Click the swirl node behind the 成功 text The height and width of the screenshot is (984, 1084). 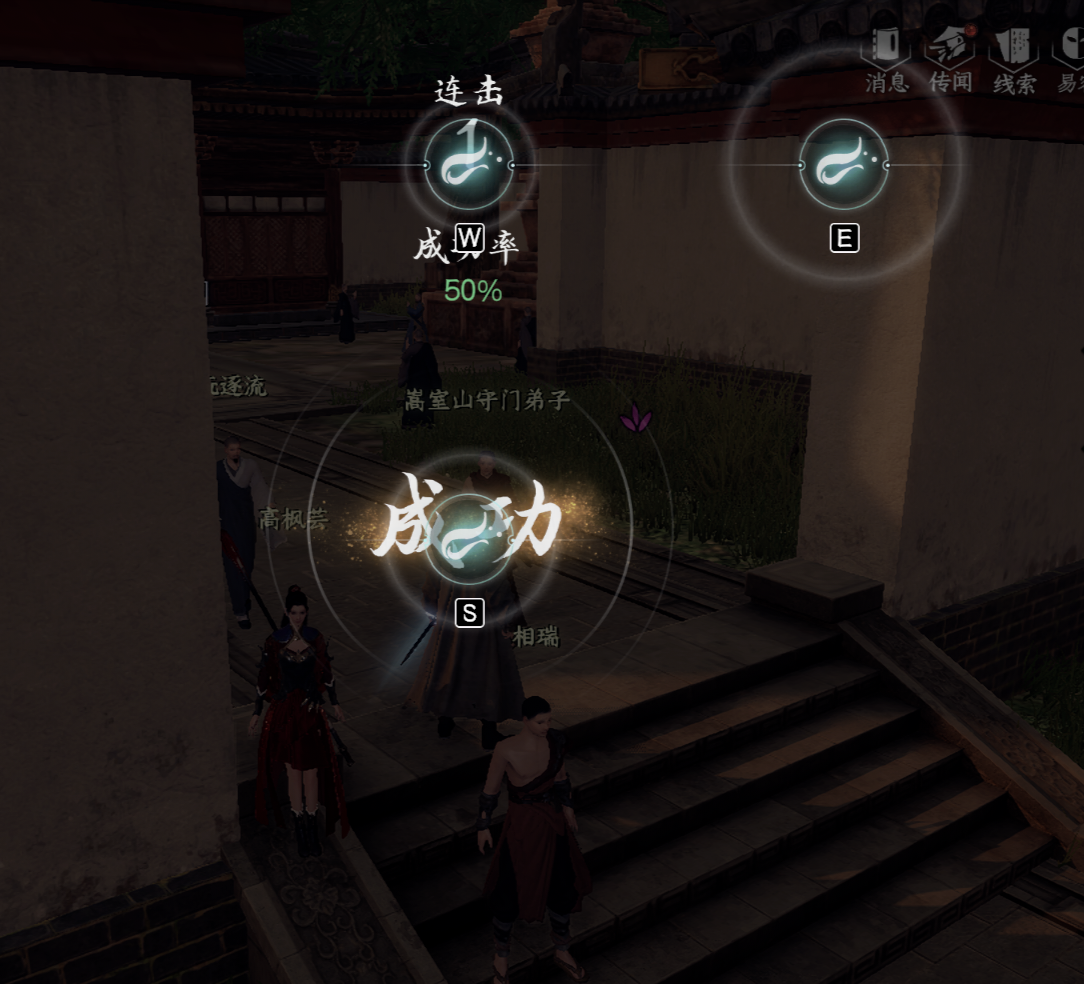point(469,540)
